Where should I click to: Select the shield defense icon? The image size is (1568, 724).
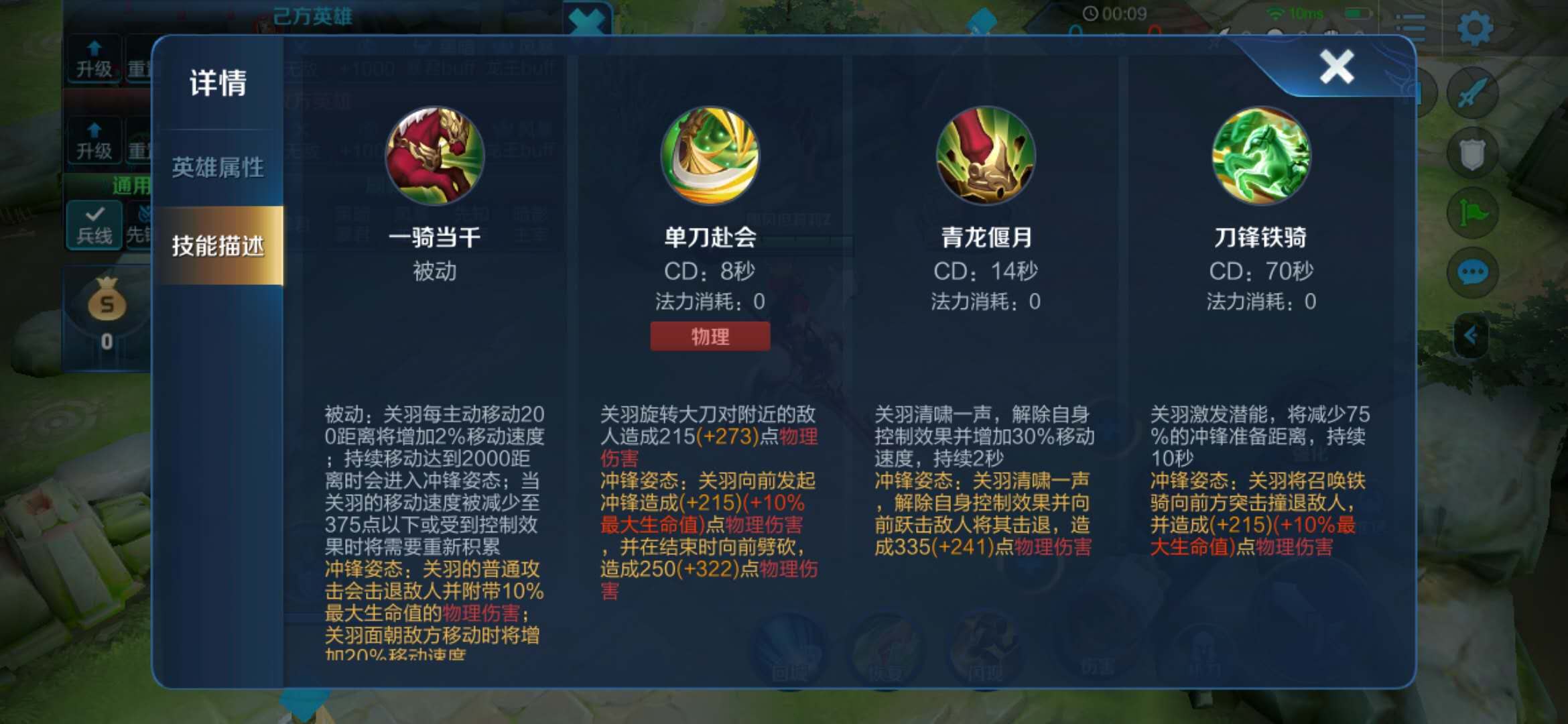[1472, 152]
